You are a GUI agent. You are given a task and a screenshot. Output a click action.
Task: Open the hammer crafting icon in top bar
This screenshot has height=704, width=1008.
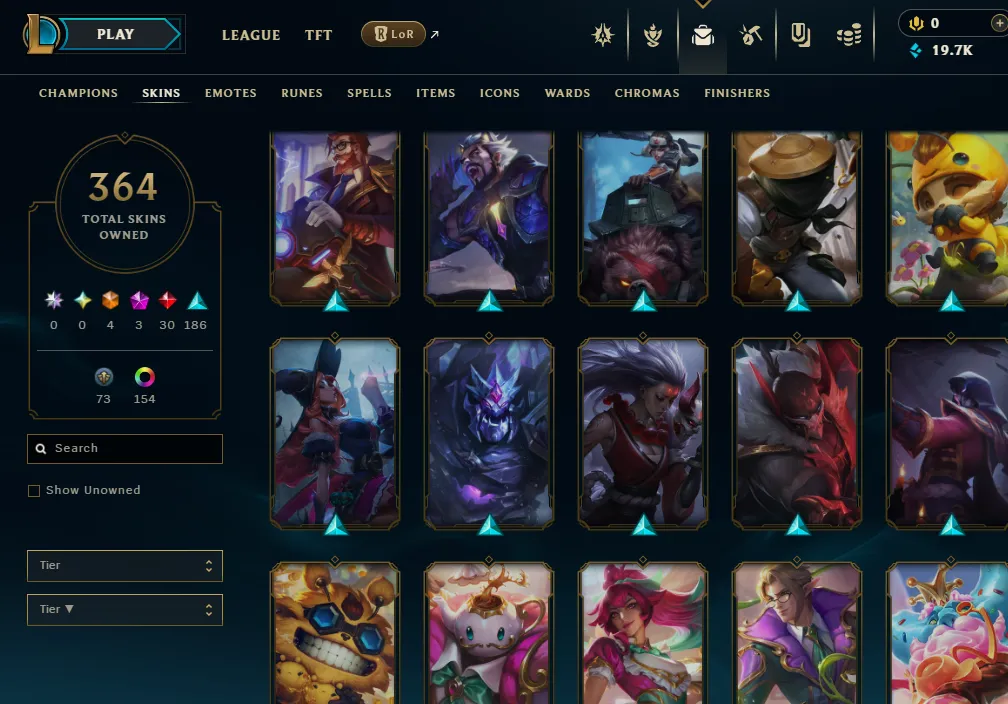tap(751, 36)
